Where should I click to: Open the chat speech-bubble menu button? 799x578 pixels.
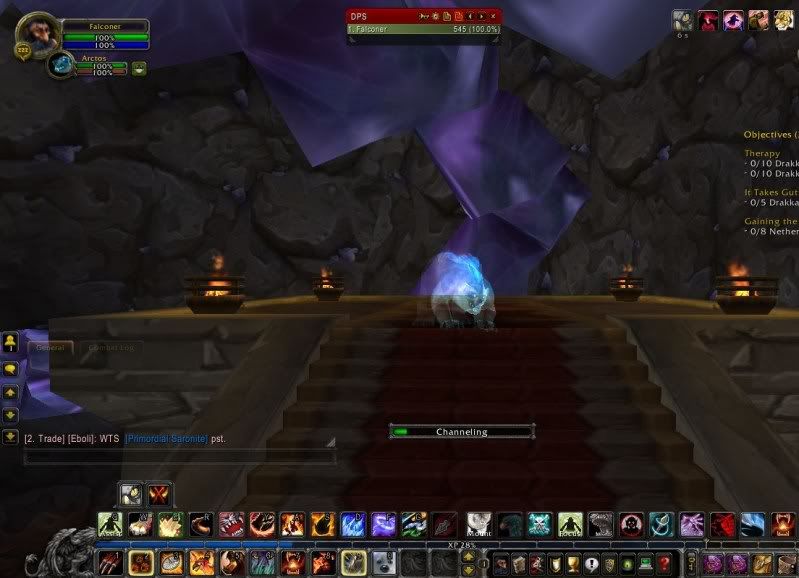(x=10, y=368)
